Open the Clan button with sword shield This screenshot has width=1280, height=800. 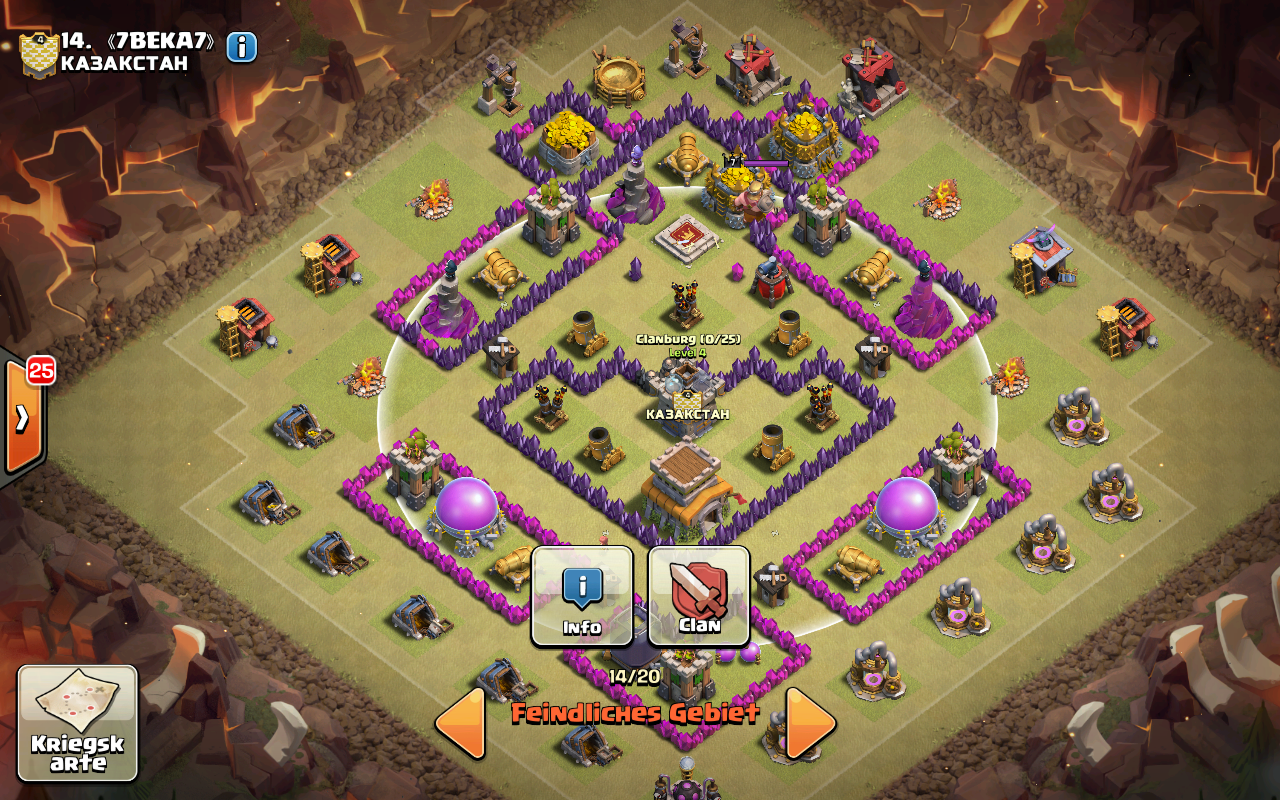coord(699,596)
